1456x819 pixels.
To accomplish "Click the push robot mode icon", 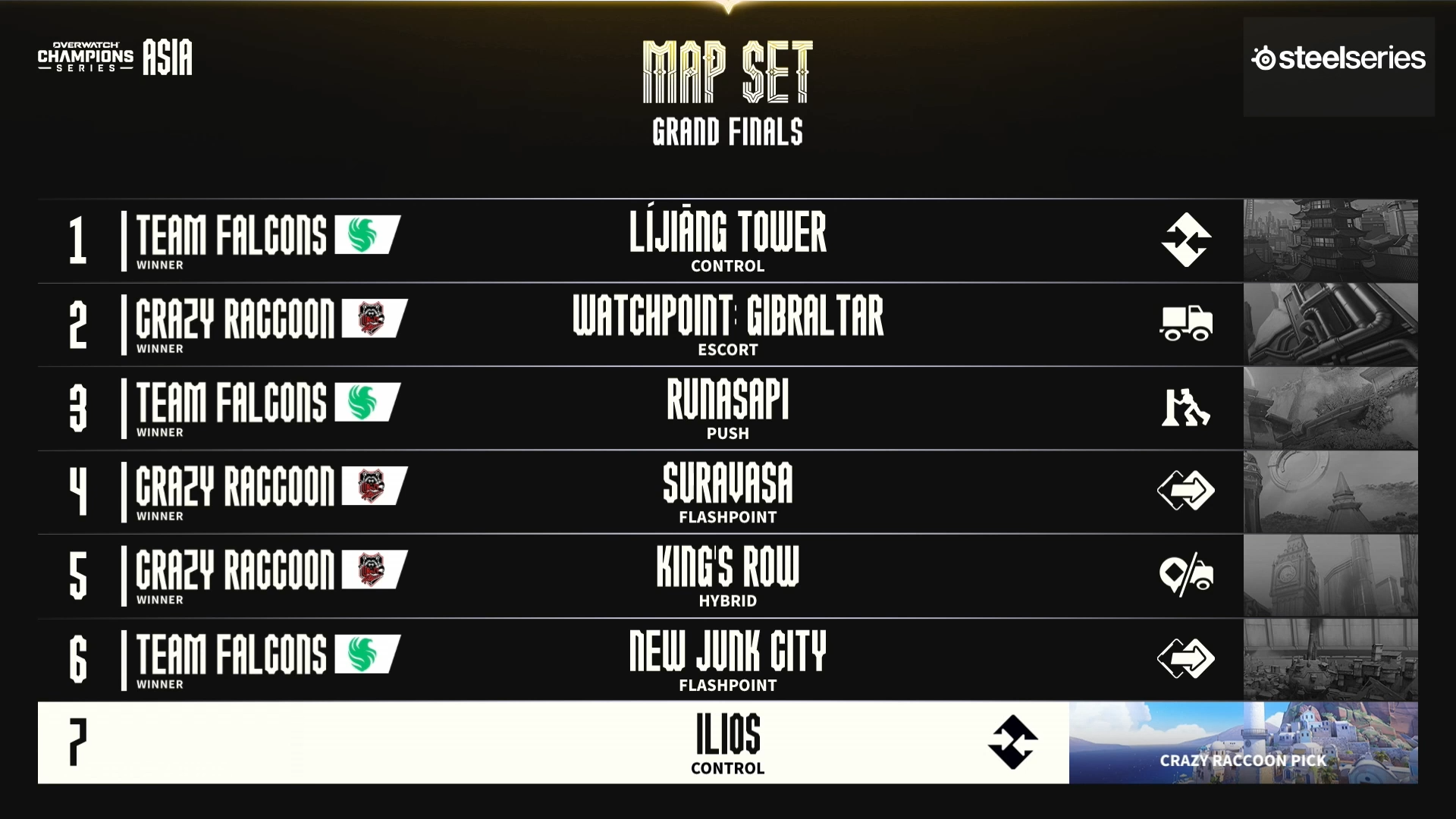I will point(1185,408).
